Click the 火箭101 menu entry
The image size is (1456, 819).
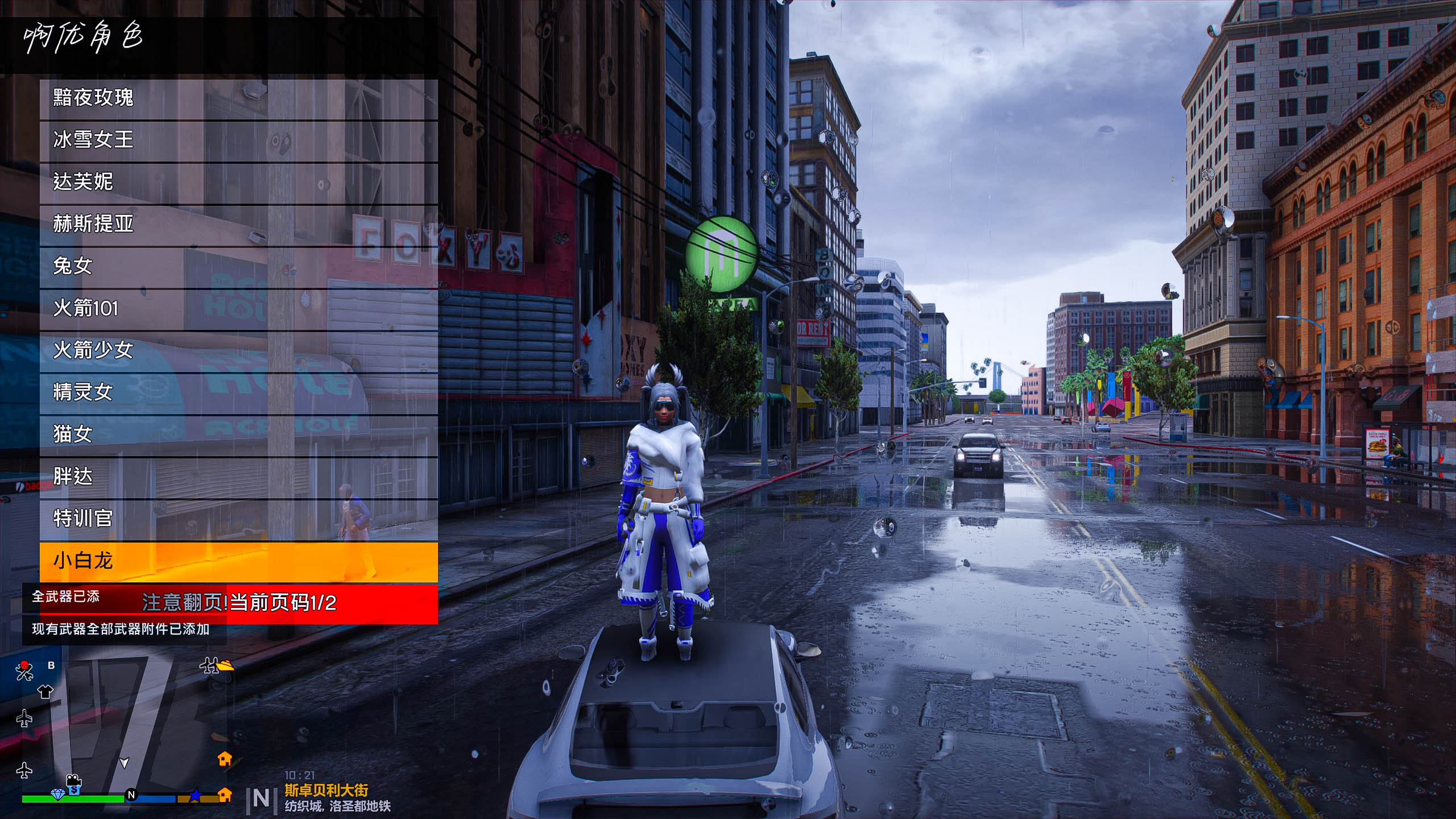[x=239, y=308]
